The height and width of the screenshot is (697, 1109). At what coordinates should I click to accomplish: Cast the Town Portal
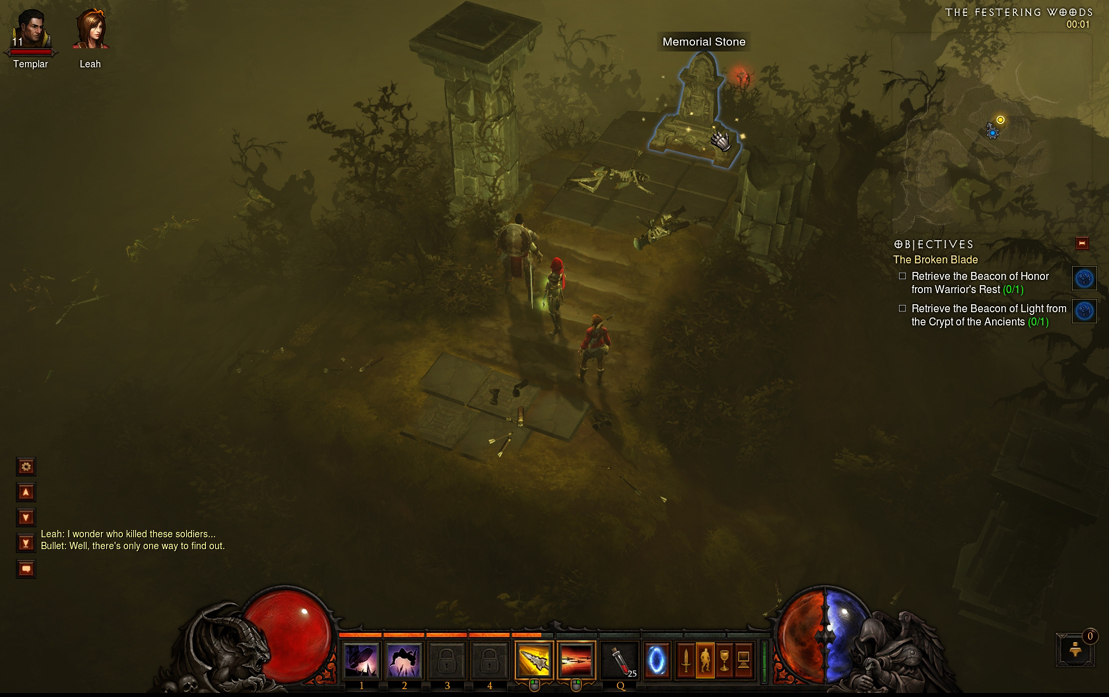click(657, 660)
